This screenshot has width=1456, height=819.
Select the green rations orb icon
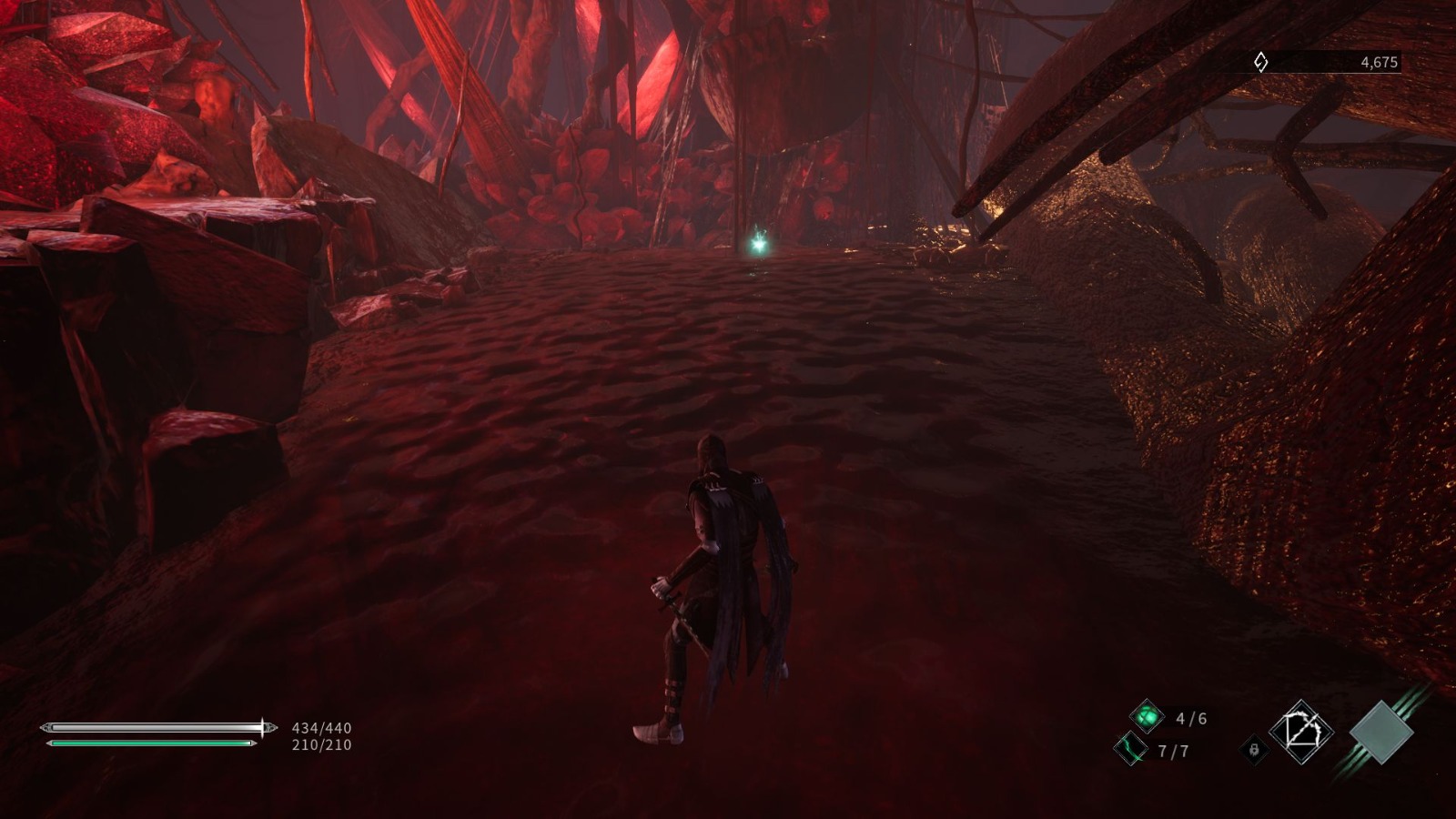(1148, 717)
